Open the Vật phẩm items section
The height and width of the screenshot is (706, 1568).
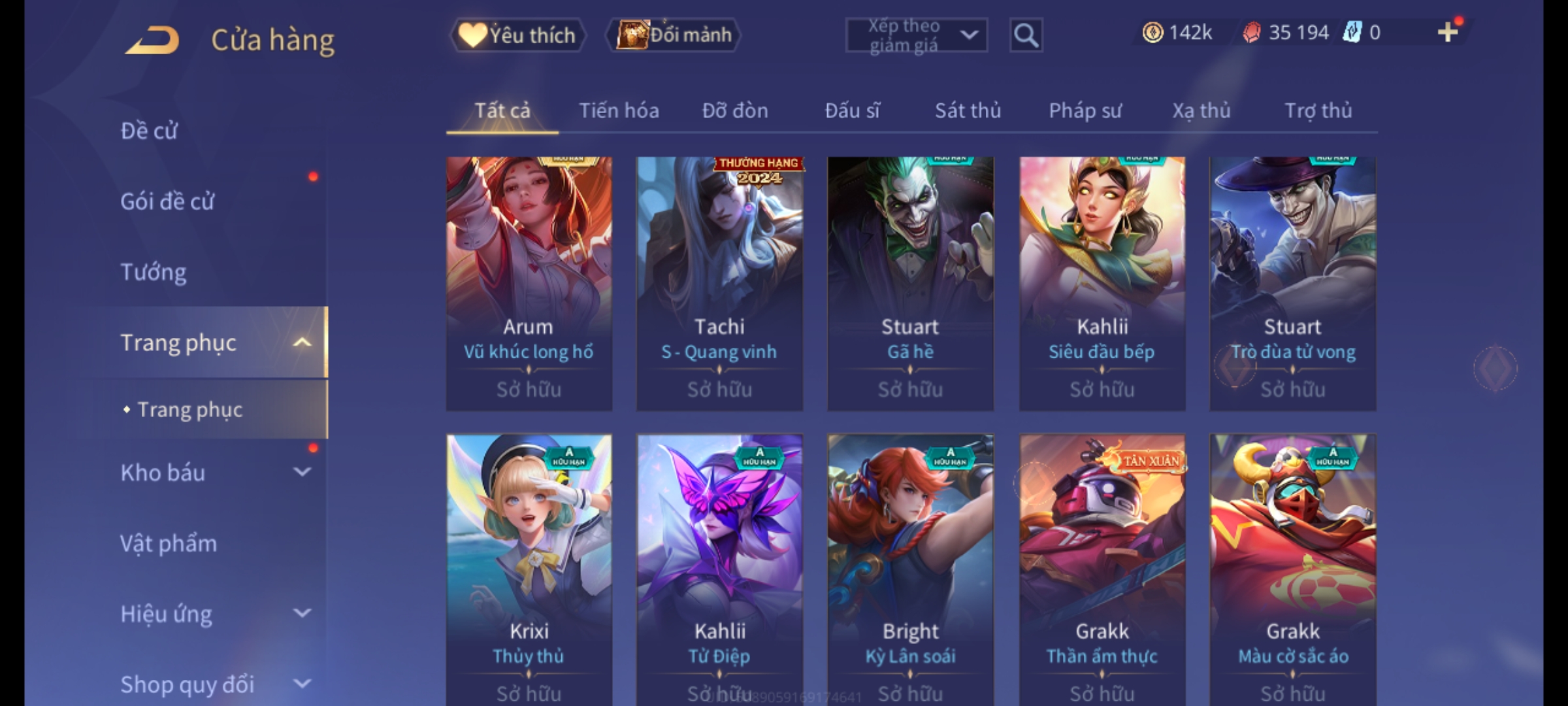169,543
